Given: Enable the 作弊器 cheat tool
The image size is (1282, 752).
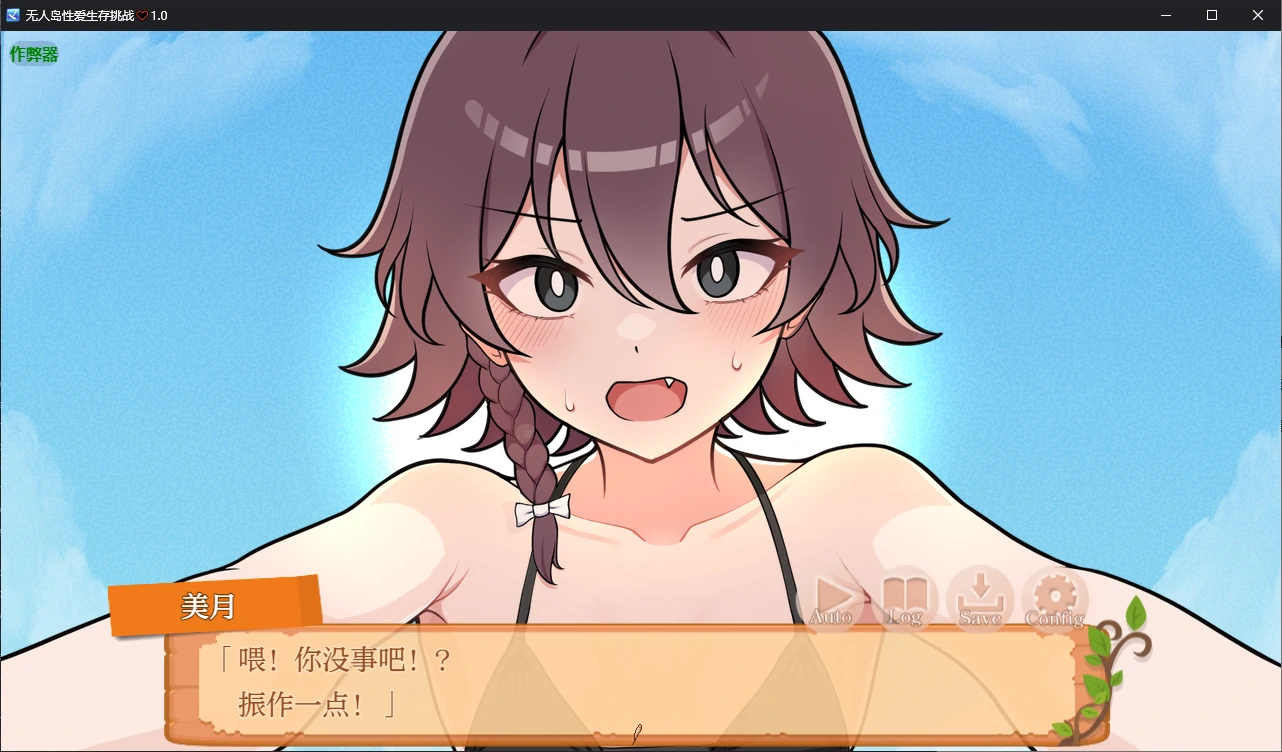Looking at the screenshot, I should pos(33,52).
